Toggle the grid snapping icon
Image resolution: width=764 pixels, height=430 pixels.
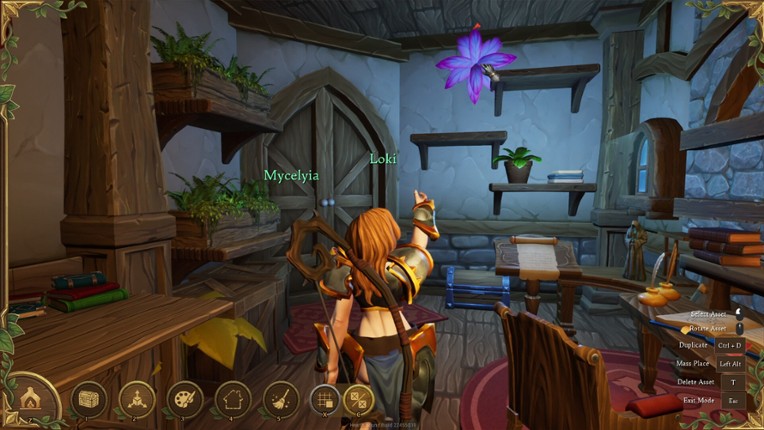[x=325, y=400]
